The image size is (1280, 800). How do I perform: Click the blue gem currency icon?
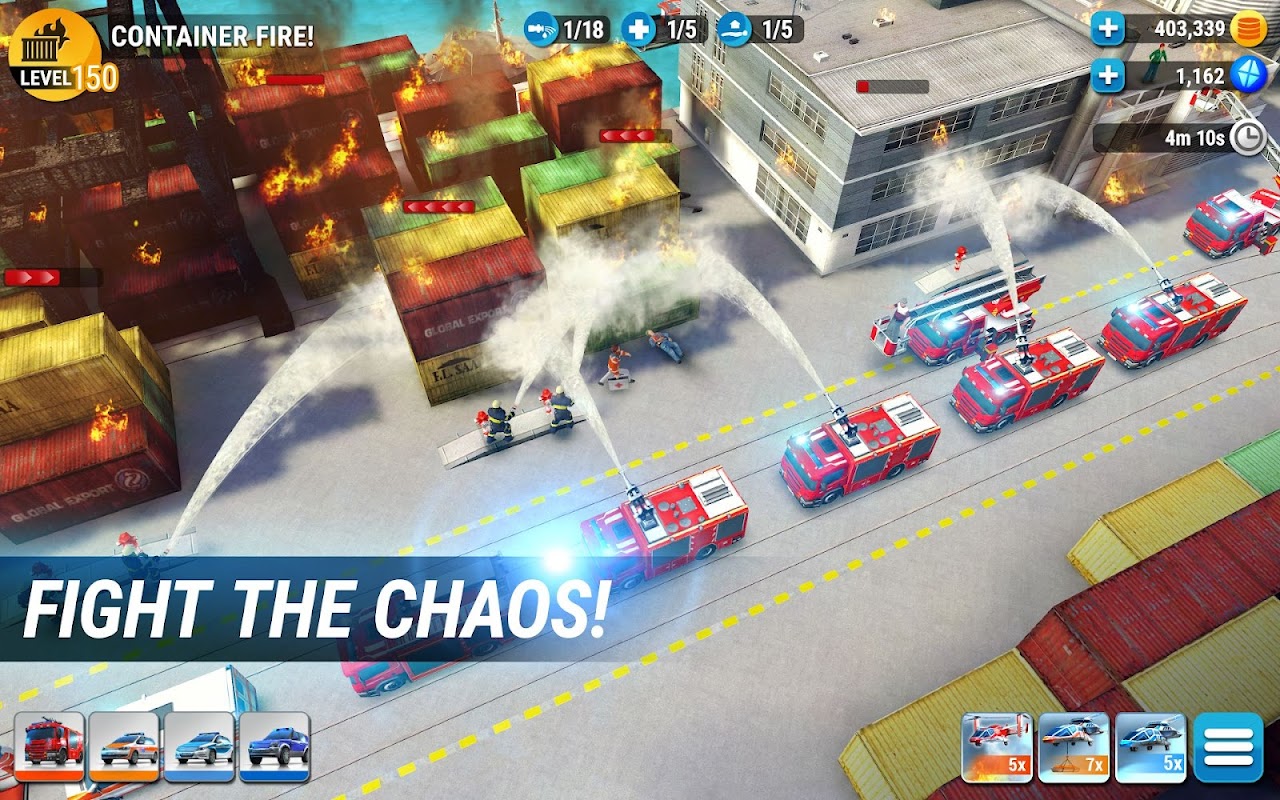1247,73
